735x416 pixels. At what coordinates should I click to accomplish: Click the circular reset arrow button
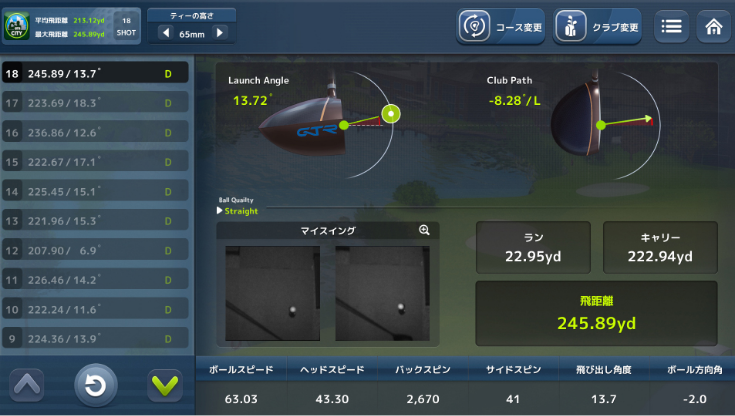point(95,385)
